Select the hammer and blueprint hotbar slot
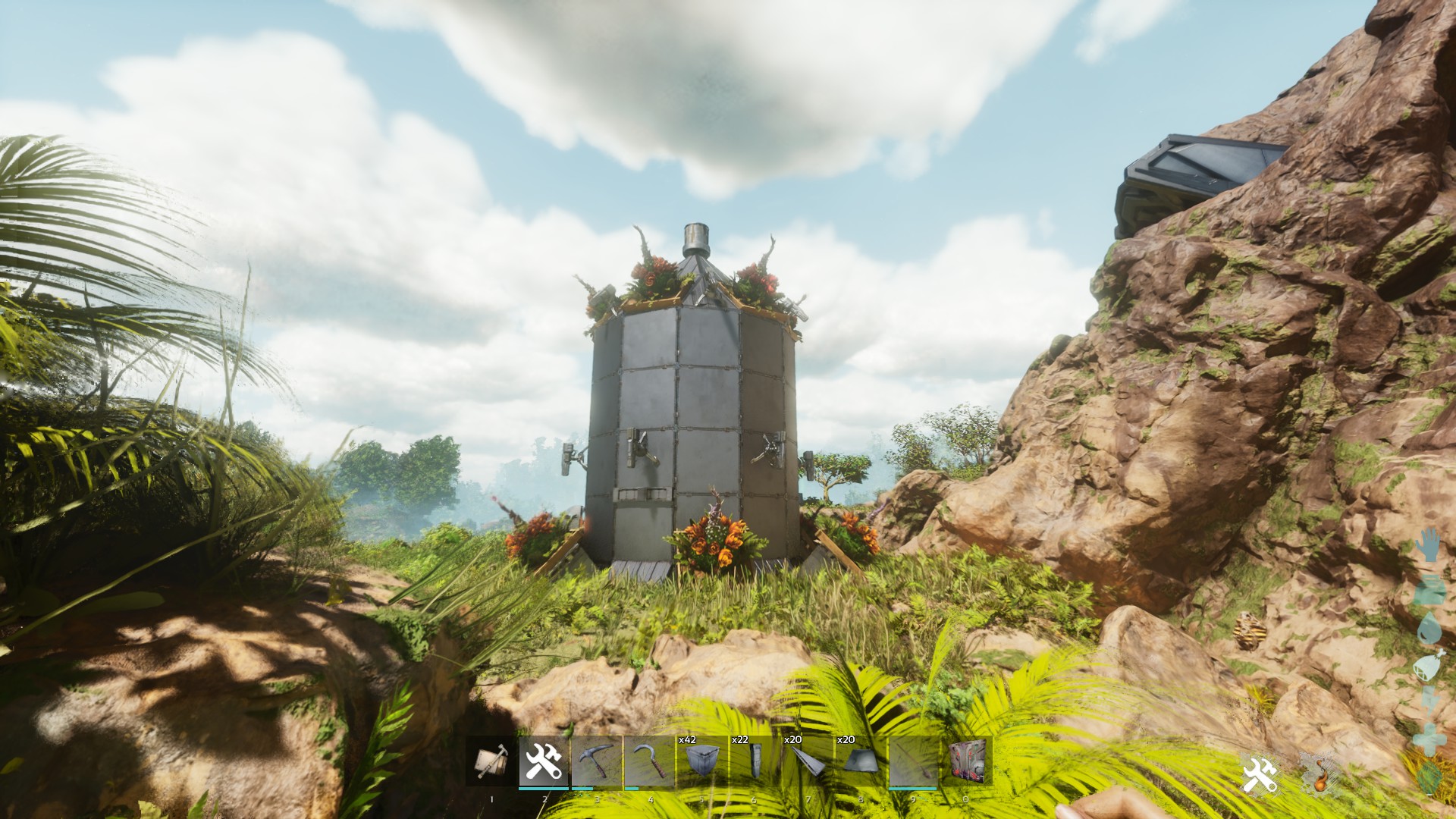The image size is (1456, 819). coord(491,761)
